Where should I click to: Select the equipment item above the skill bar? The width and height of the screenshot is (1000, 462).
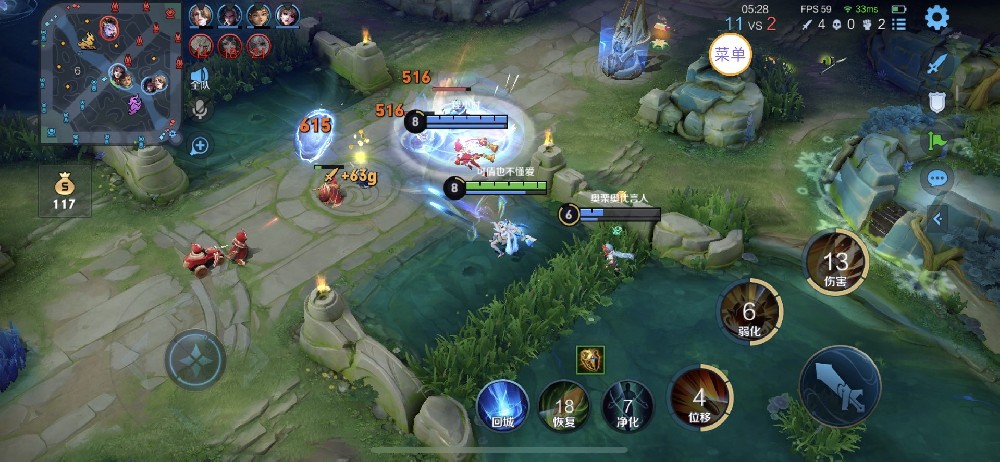pos(590,360)
